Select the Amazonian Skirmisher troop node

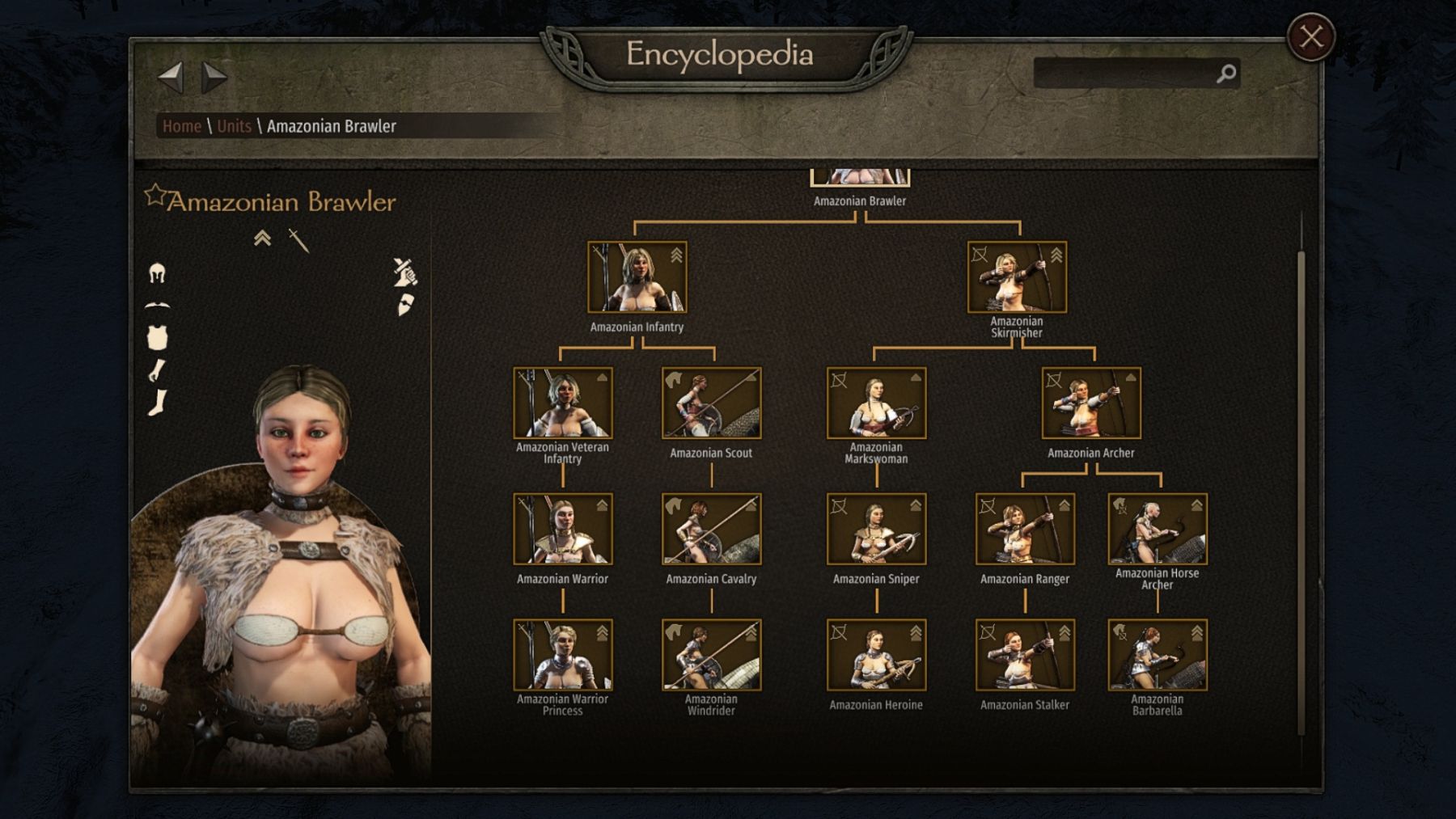pyautogui.click(x=1017, y=277)
